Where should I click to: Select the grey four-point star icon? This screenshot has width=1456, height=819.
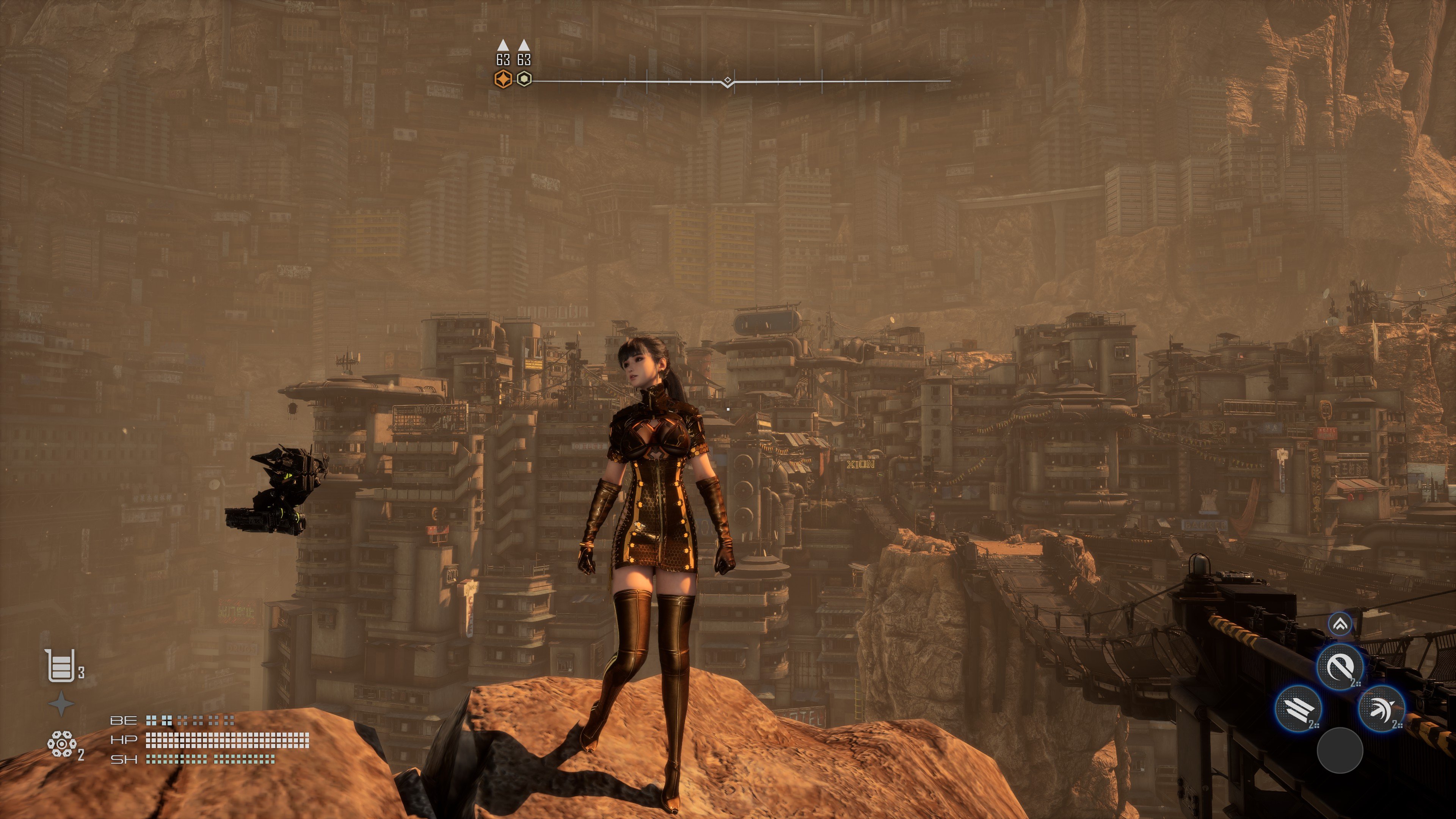[61, 704]
